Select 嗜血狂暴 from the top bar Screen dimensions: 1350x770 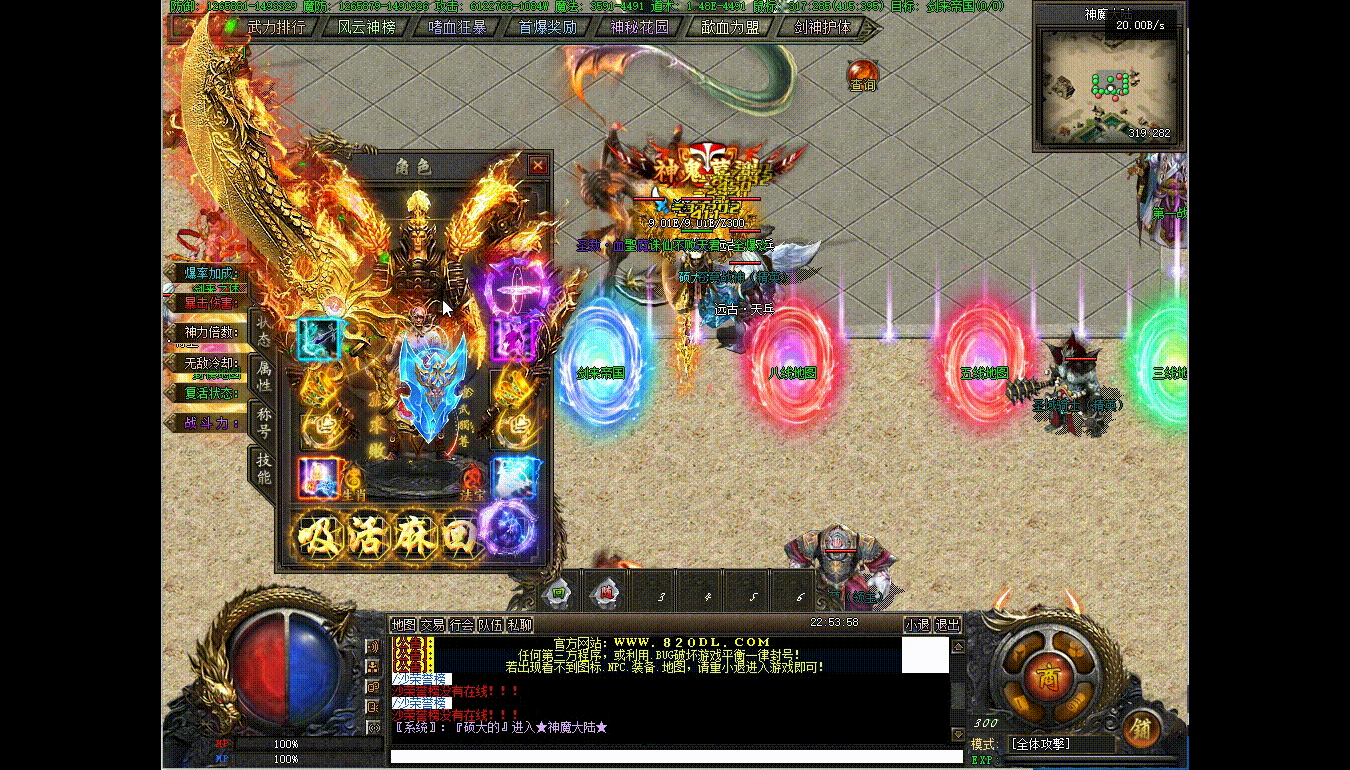(x=457, y=28)
